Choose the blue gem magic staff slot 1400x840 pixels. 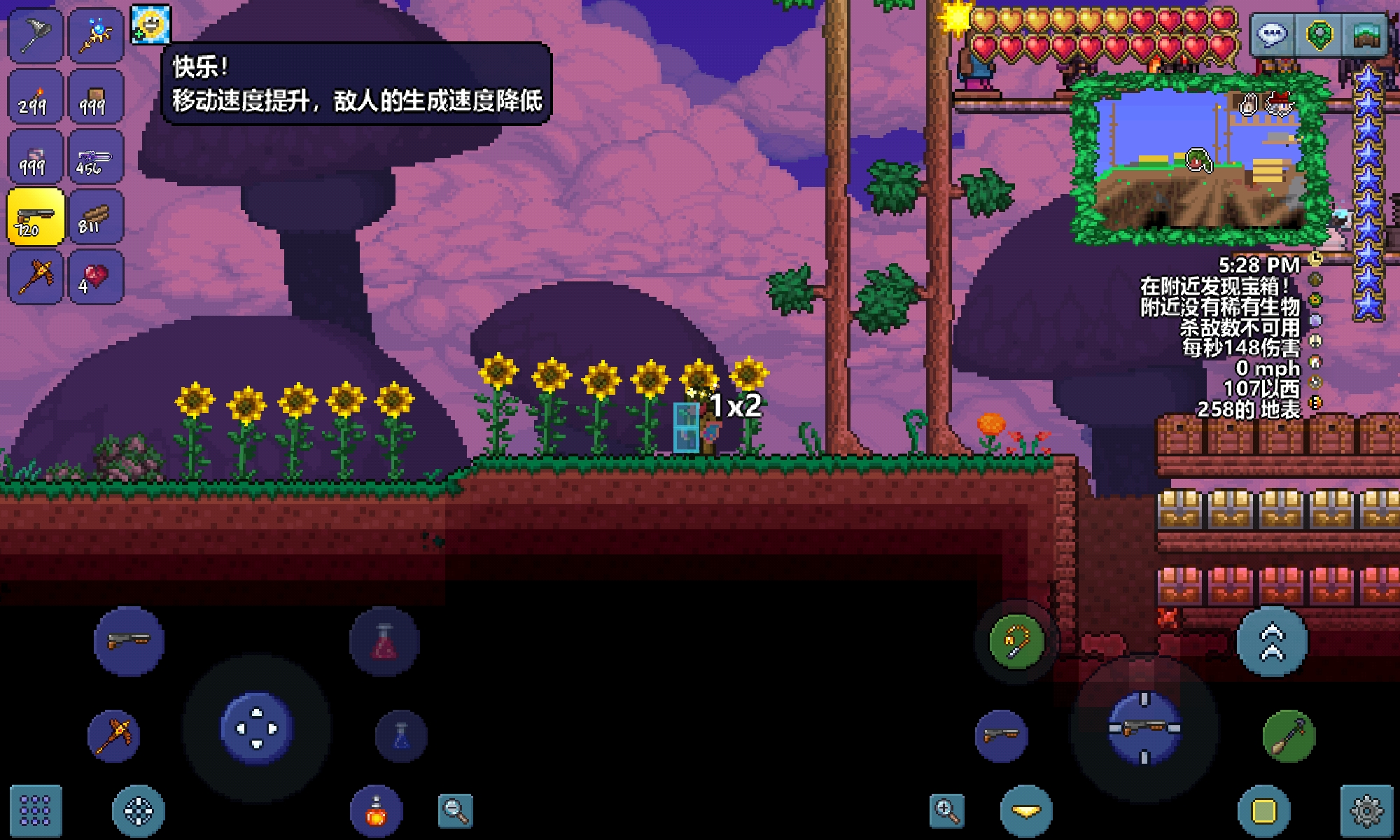[96, 36]
